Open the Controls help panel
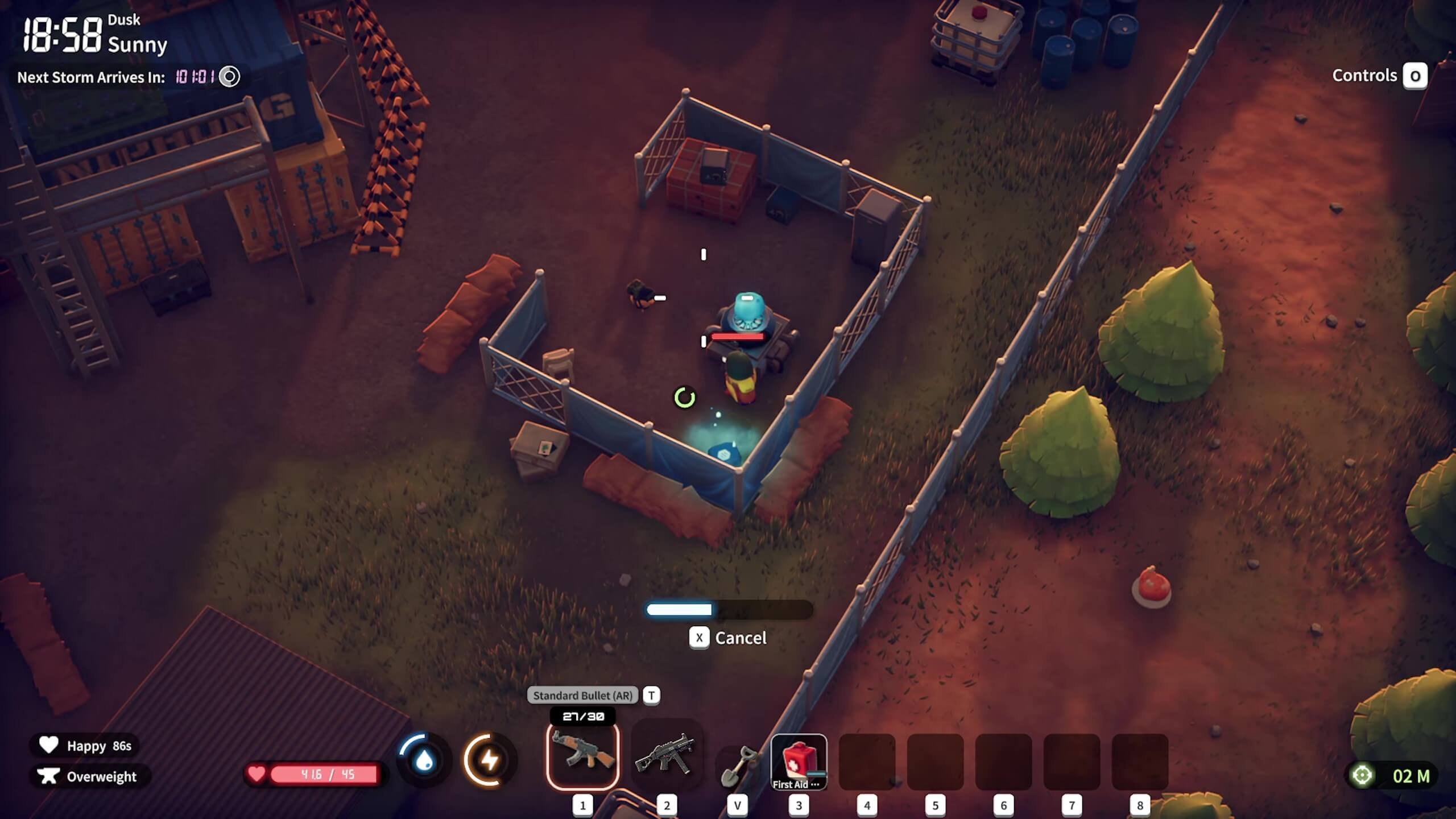The height and width of the screenshot is (819, 1456). 1414,76
